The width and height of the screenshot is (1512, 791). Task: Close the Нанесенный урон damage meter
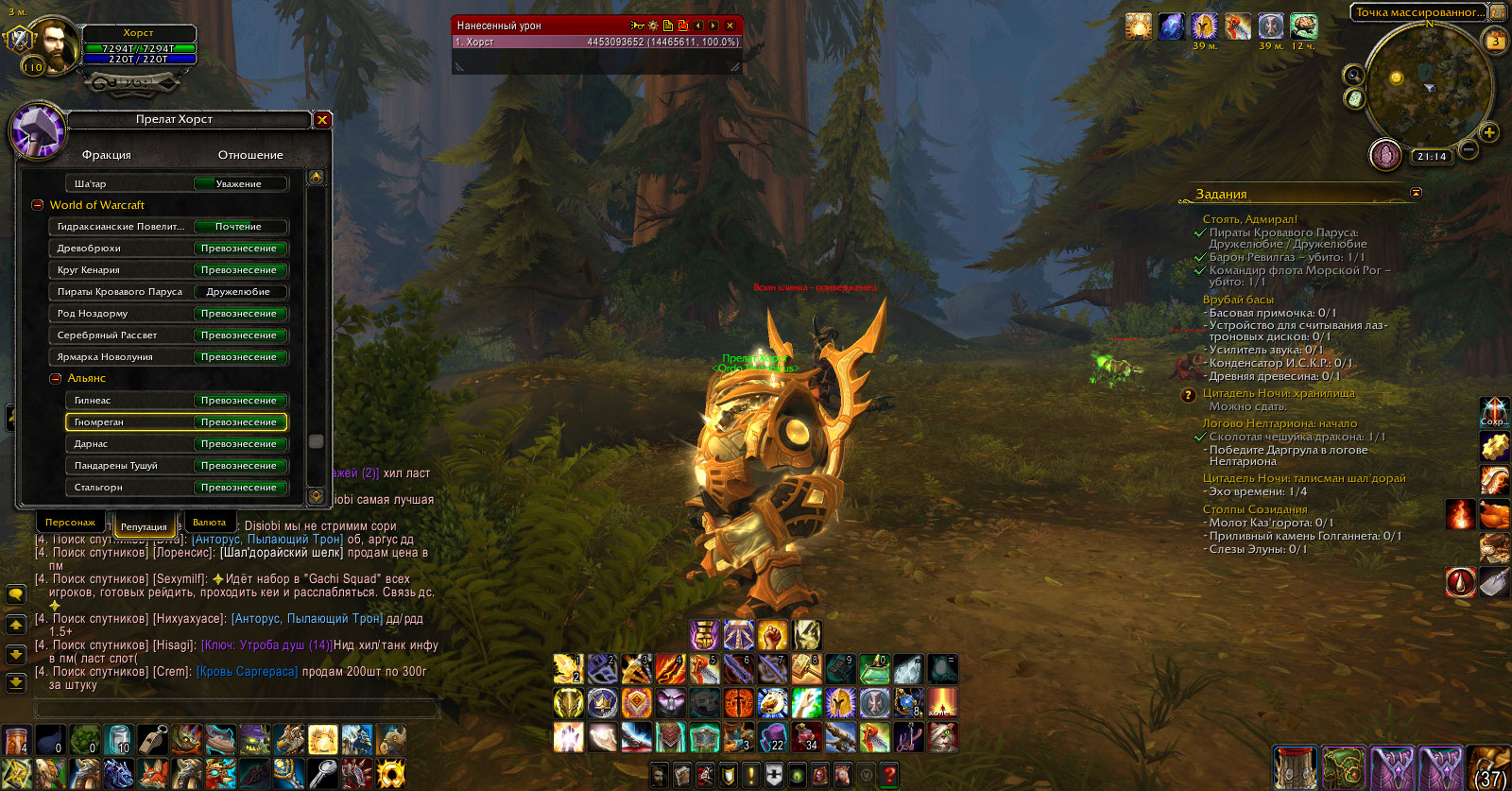730,26
